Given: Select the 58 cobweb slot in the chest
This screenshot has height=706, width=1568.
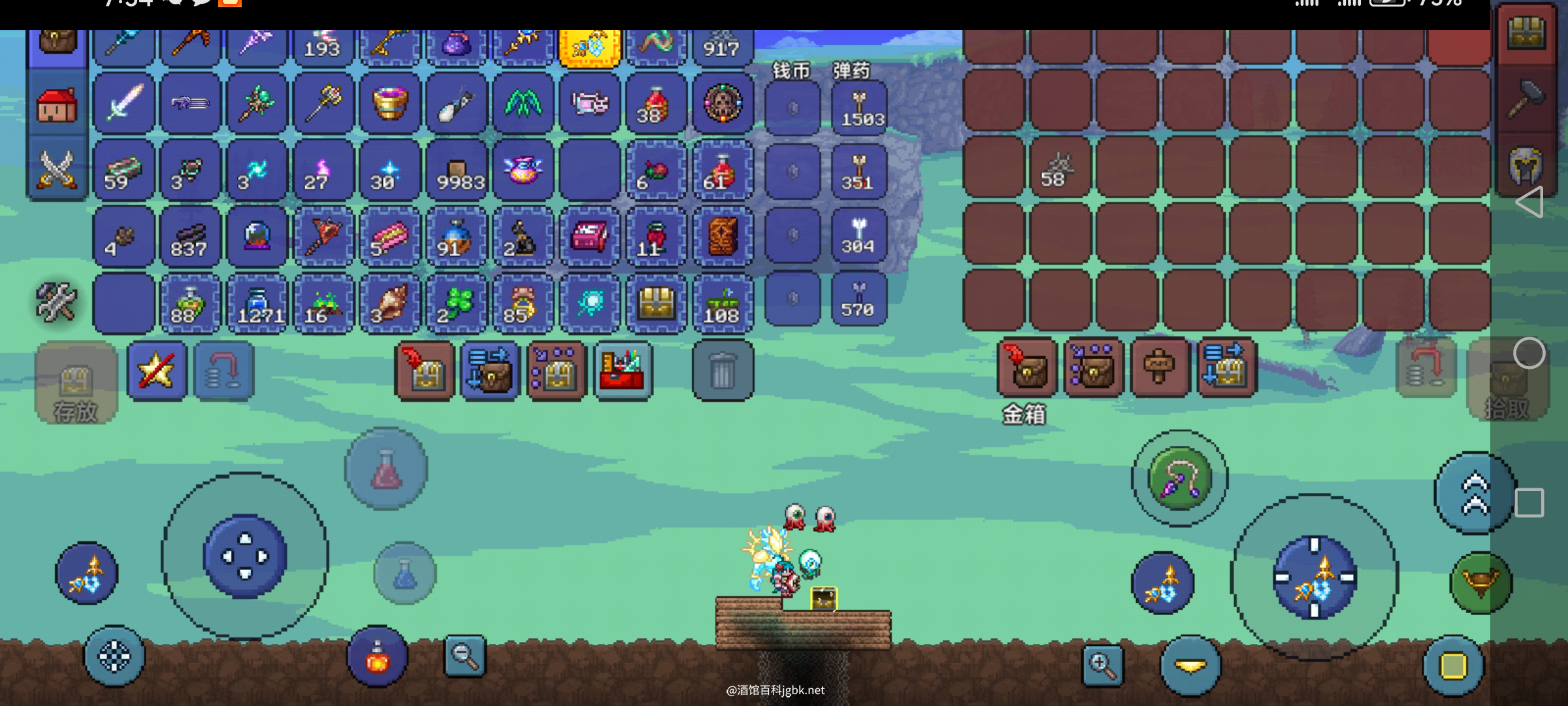Looking at the screenshot, I should pos(1059,170).
